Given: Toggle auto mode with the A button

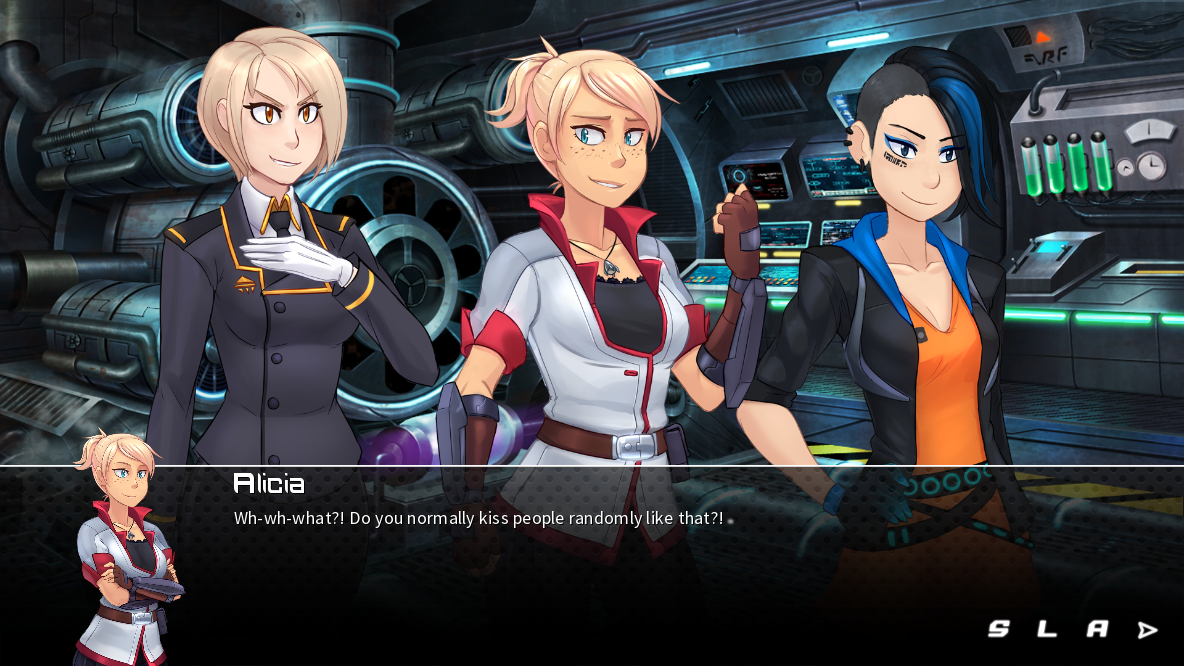Looking at the screenshot, I should (x=1097, y=629).
